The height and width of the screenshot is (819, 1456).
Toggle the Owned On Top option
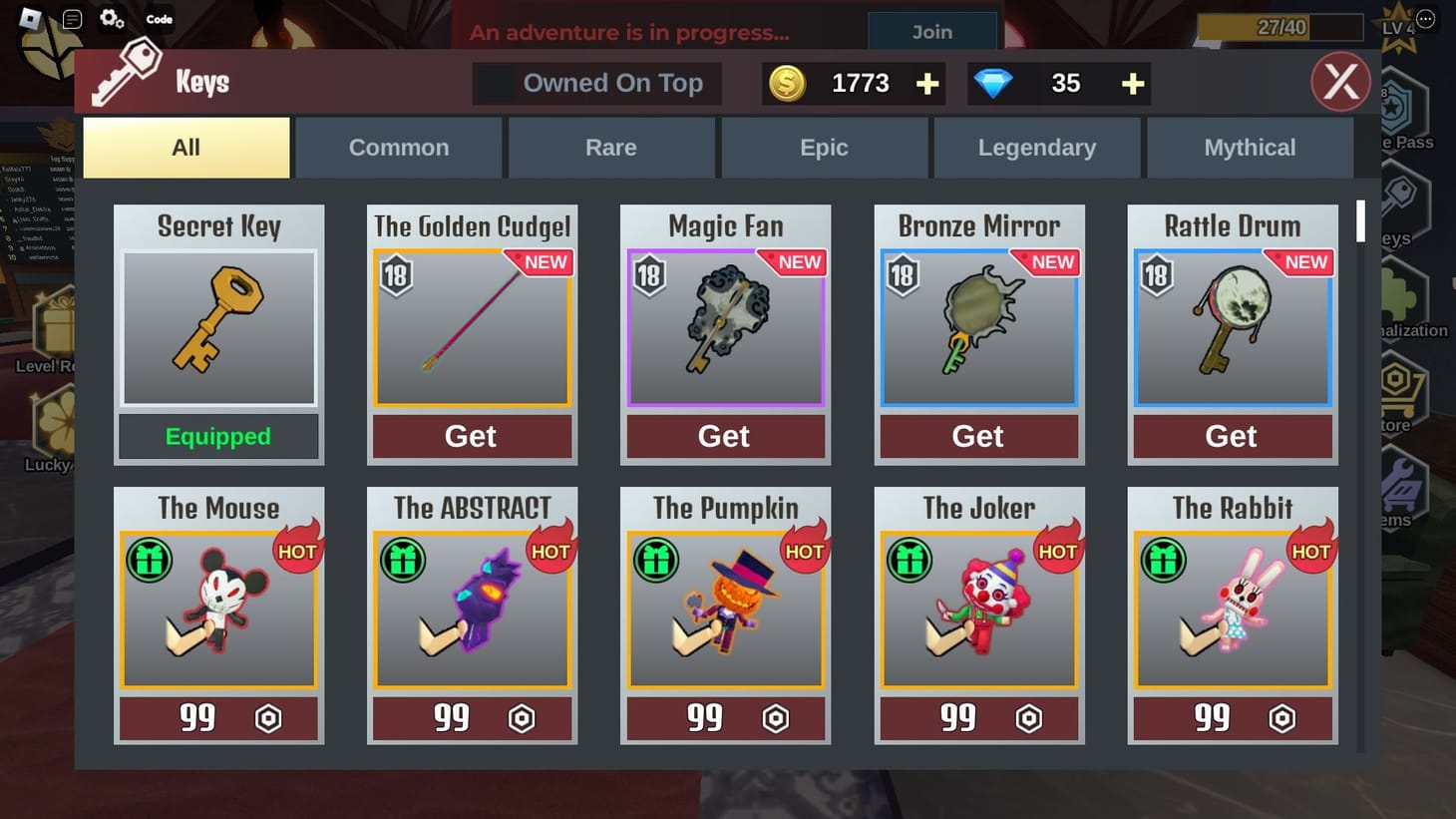click(595, 83)
